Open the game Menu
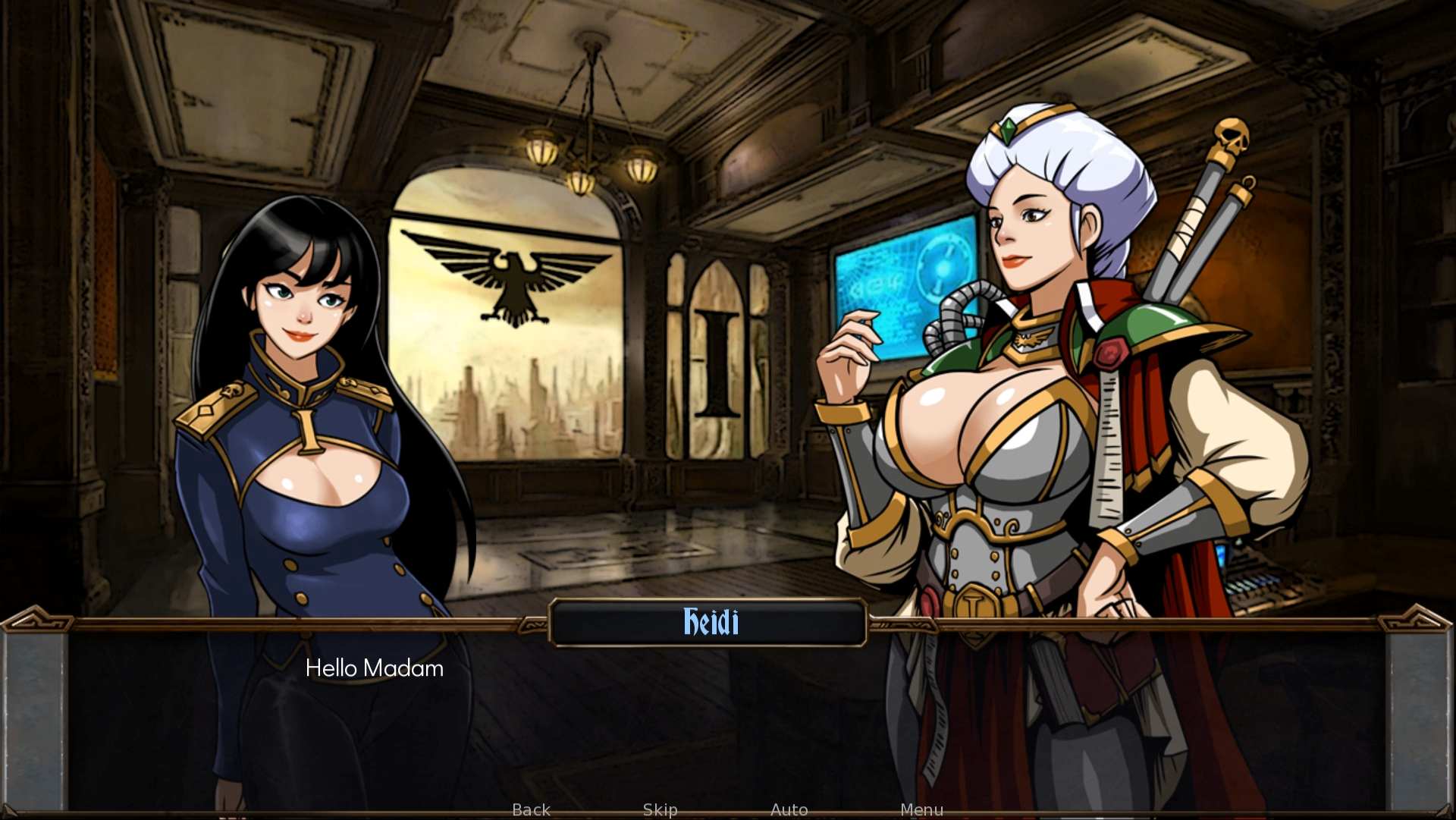 pos(921,809)
